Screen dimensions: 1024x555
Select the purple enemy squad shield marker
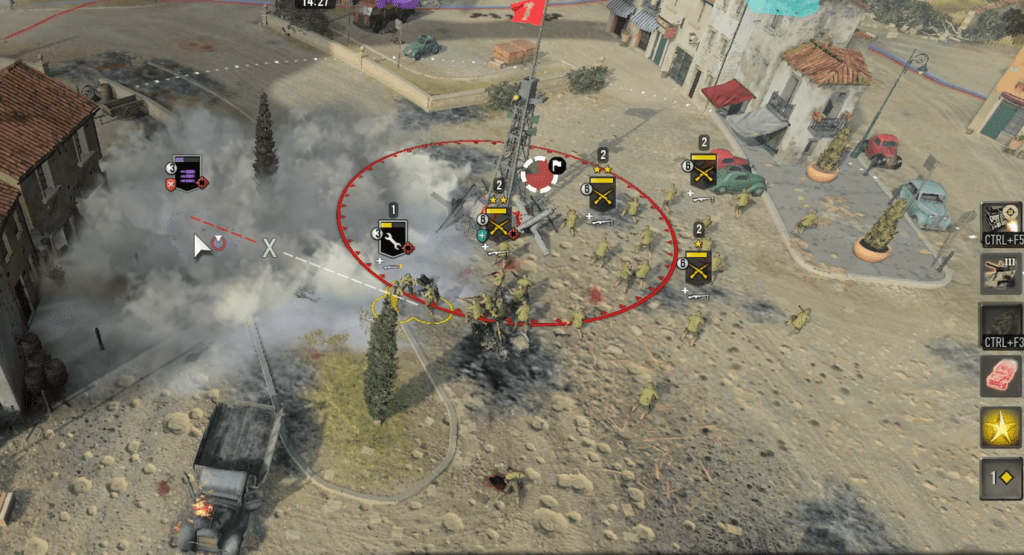187,172
